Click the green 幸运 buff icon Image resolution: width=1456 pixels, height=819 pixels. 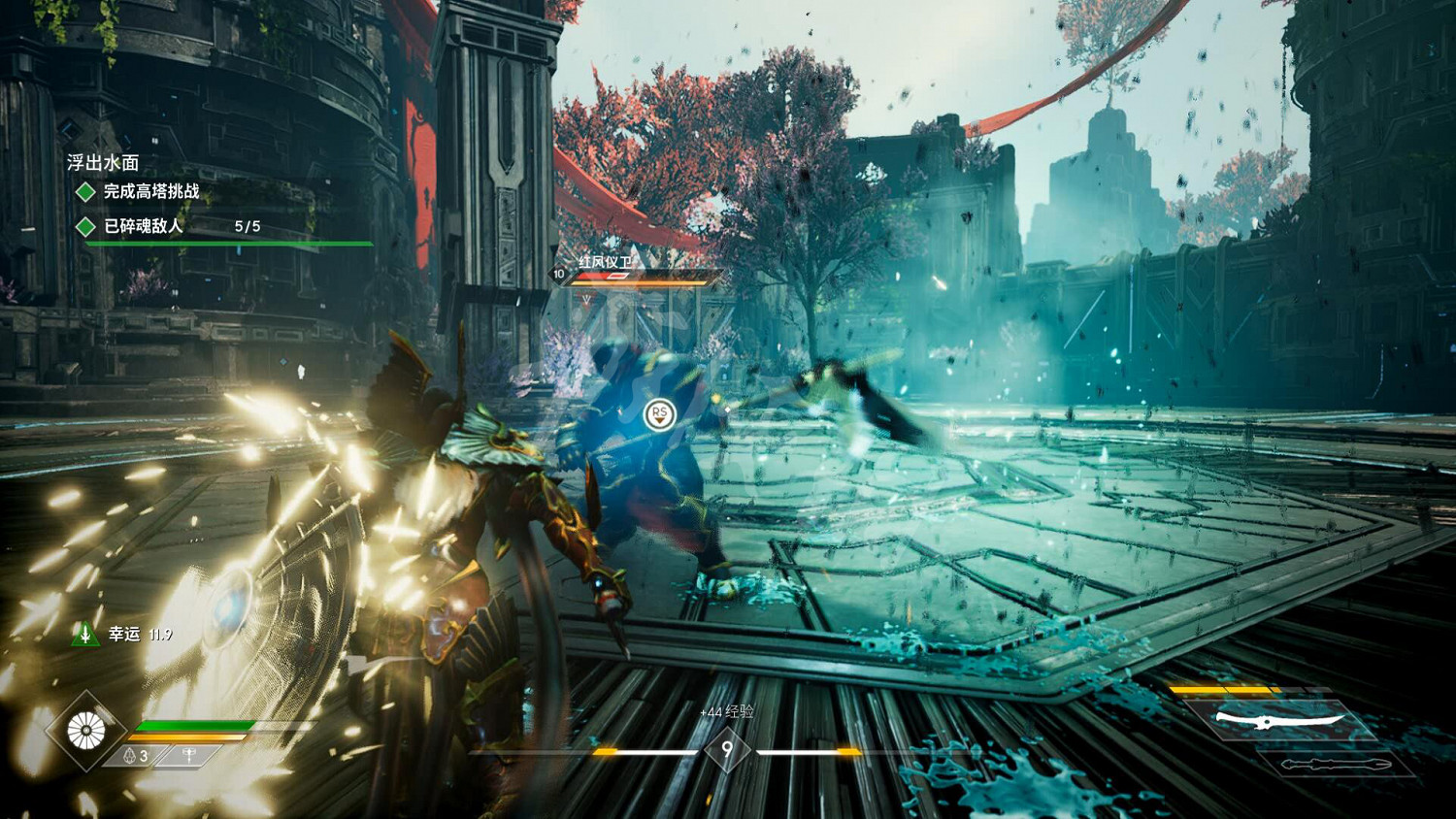[x=85, y=635]
